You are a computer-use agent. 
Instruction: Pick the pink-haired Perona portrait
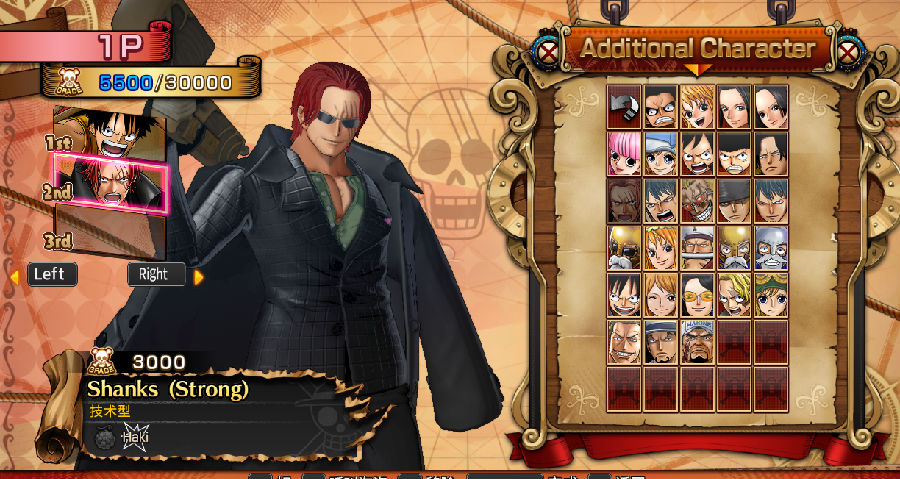pos(624,153)
